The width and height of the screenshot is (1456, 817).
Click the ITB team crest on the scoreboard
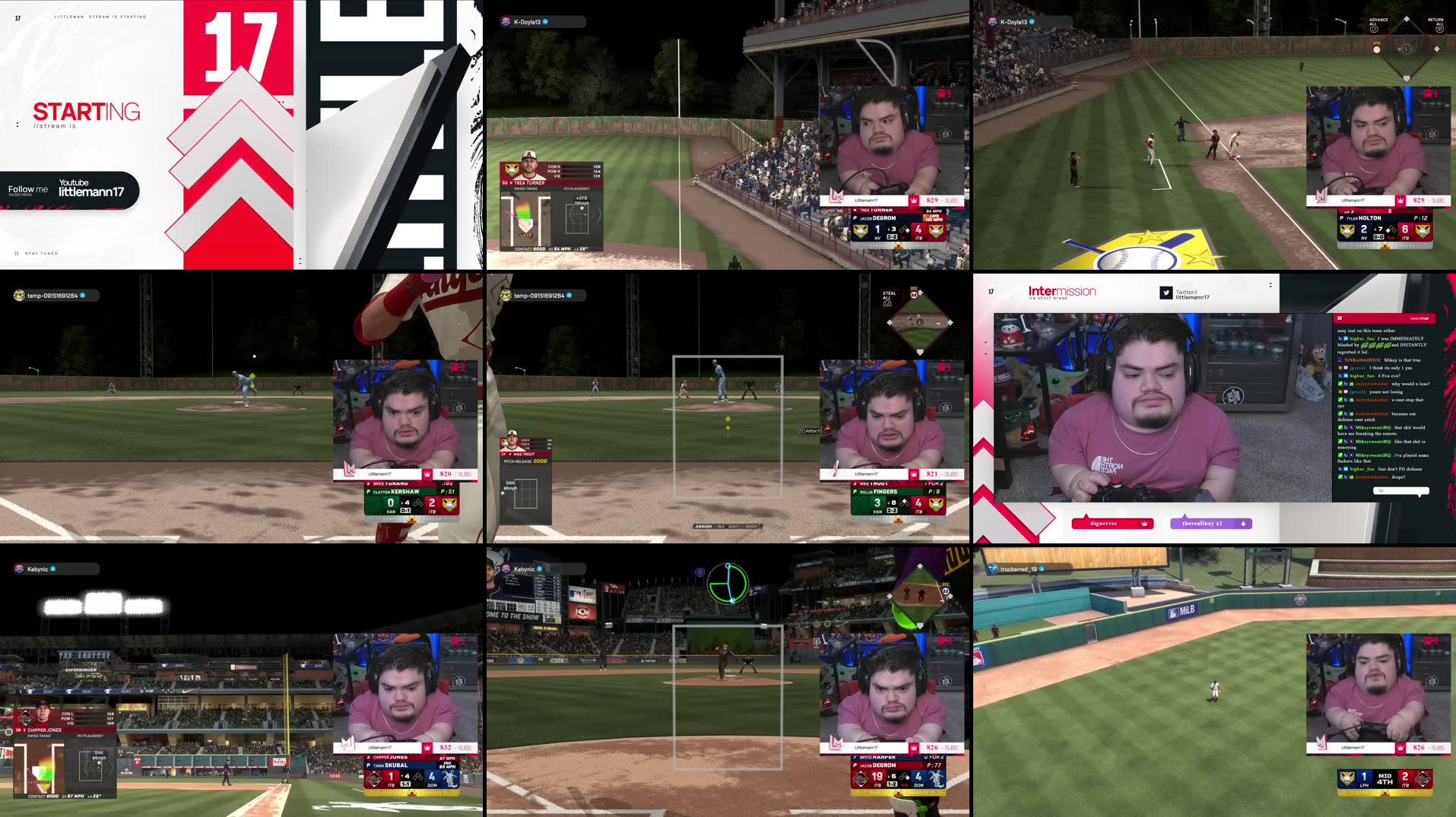(936, 233)
